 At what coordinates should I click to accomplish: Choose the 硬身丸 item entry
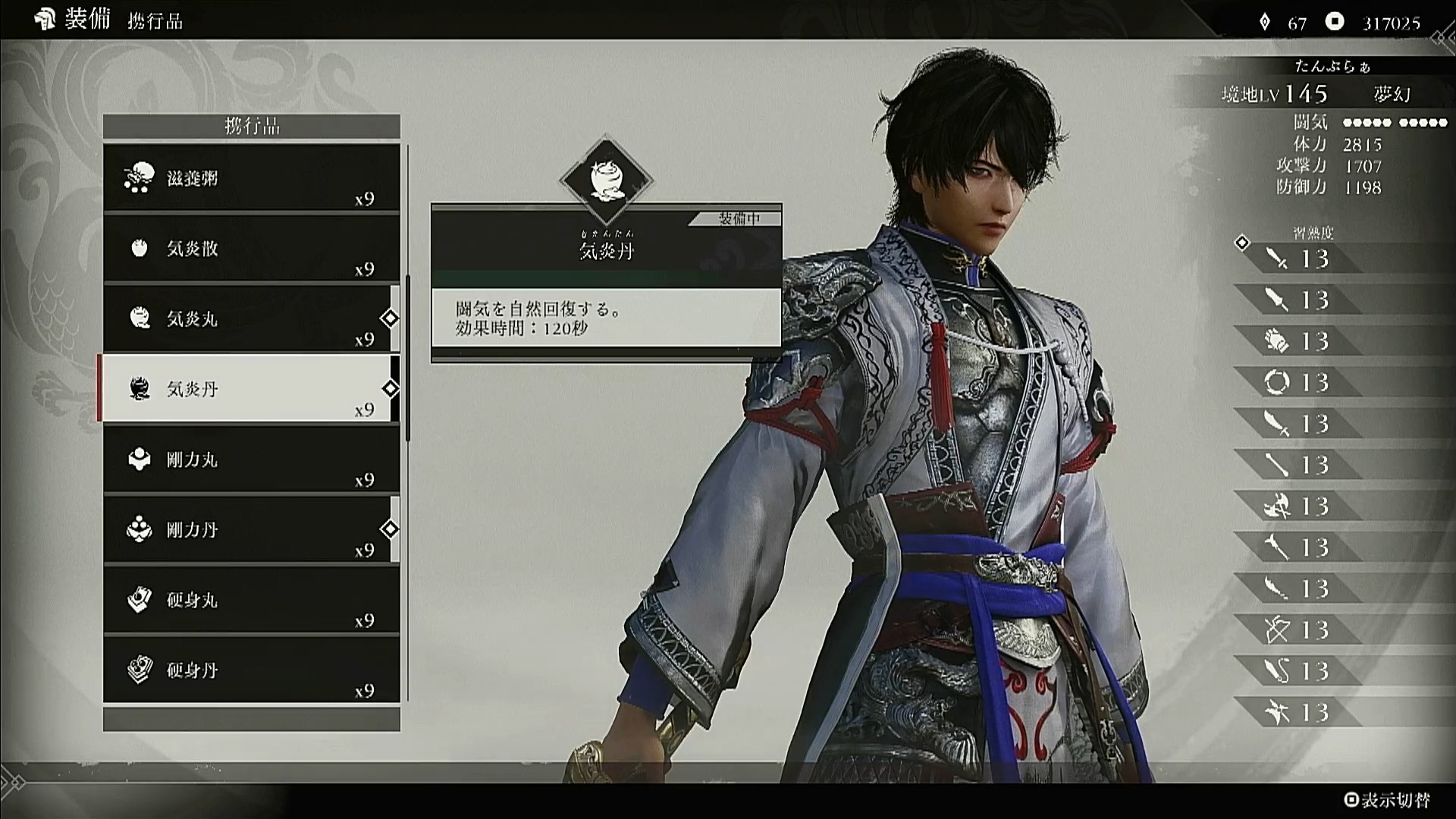[x=251, y=600]
